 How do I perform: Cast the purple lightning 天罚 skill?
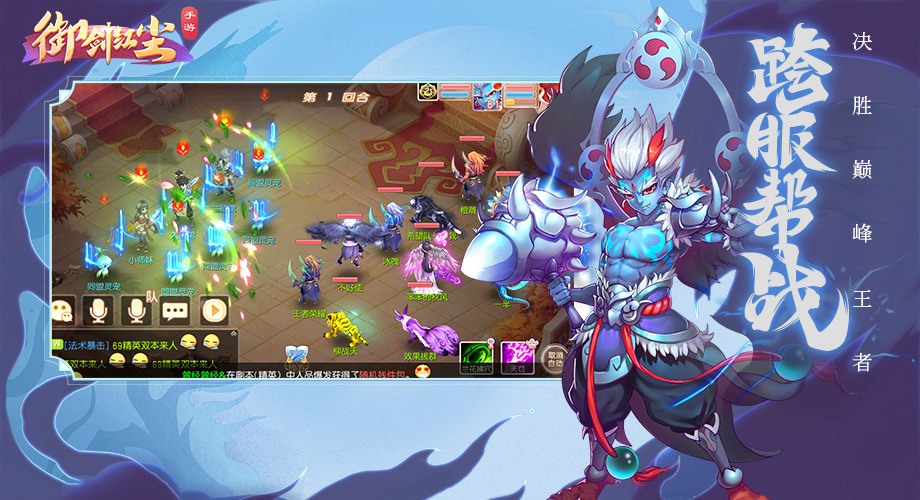516,355
